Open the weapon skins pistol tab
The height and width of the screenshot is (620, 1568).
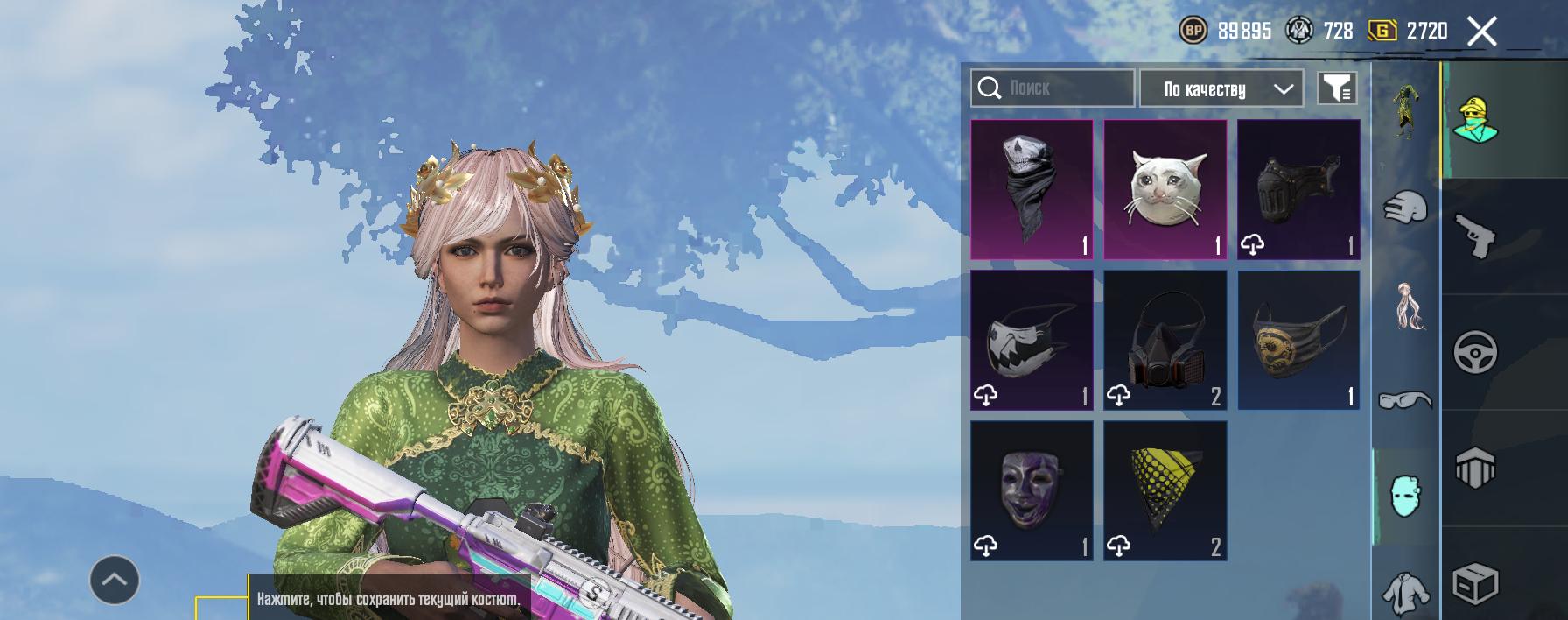(1475, 236)
